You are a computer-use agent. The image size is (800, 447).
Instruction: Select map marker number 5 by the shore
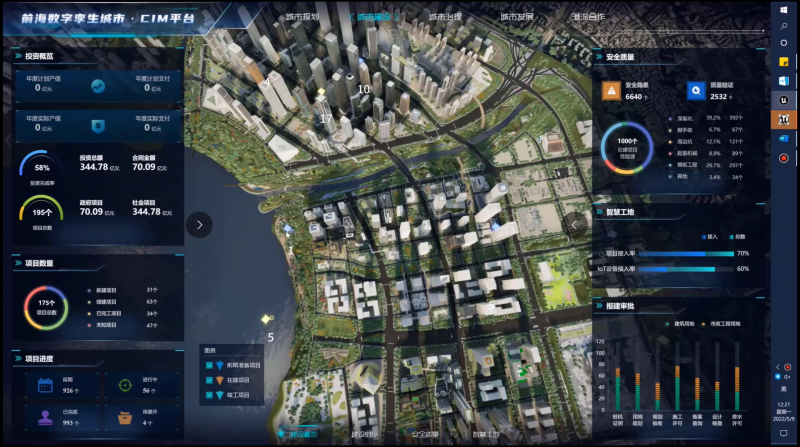click(266, 320)
